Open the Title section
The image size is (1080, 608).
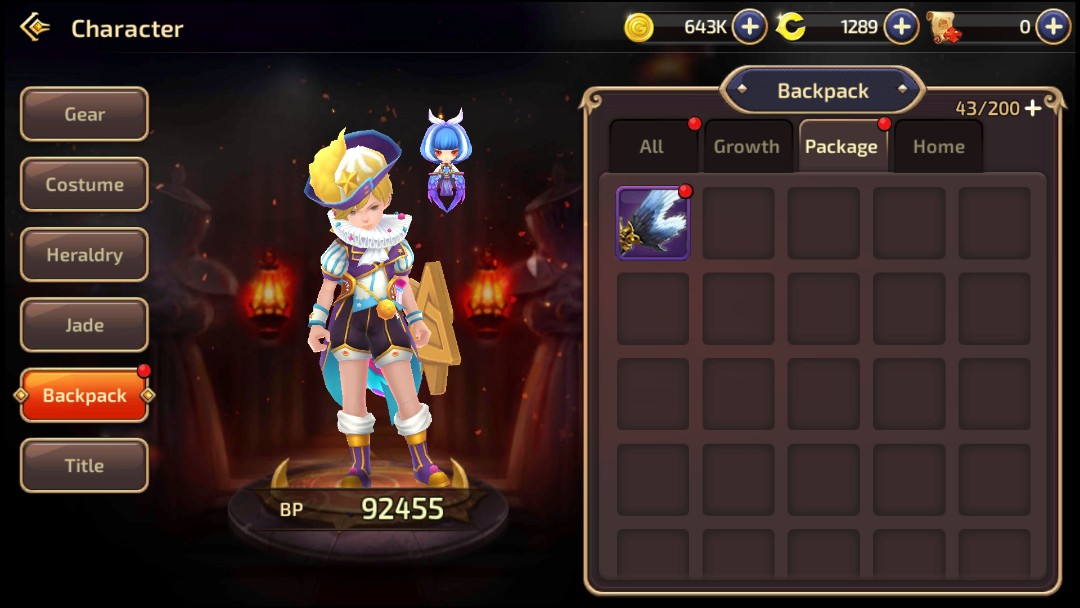[84, 466]
